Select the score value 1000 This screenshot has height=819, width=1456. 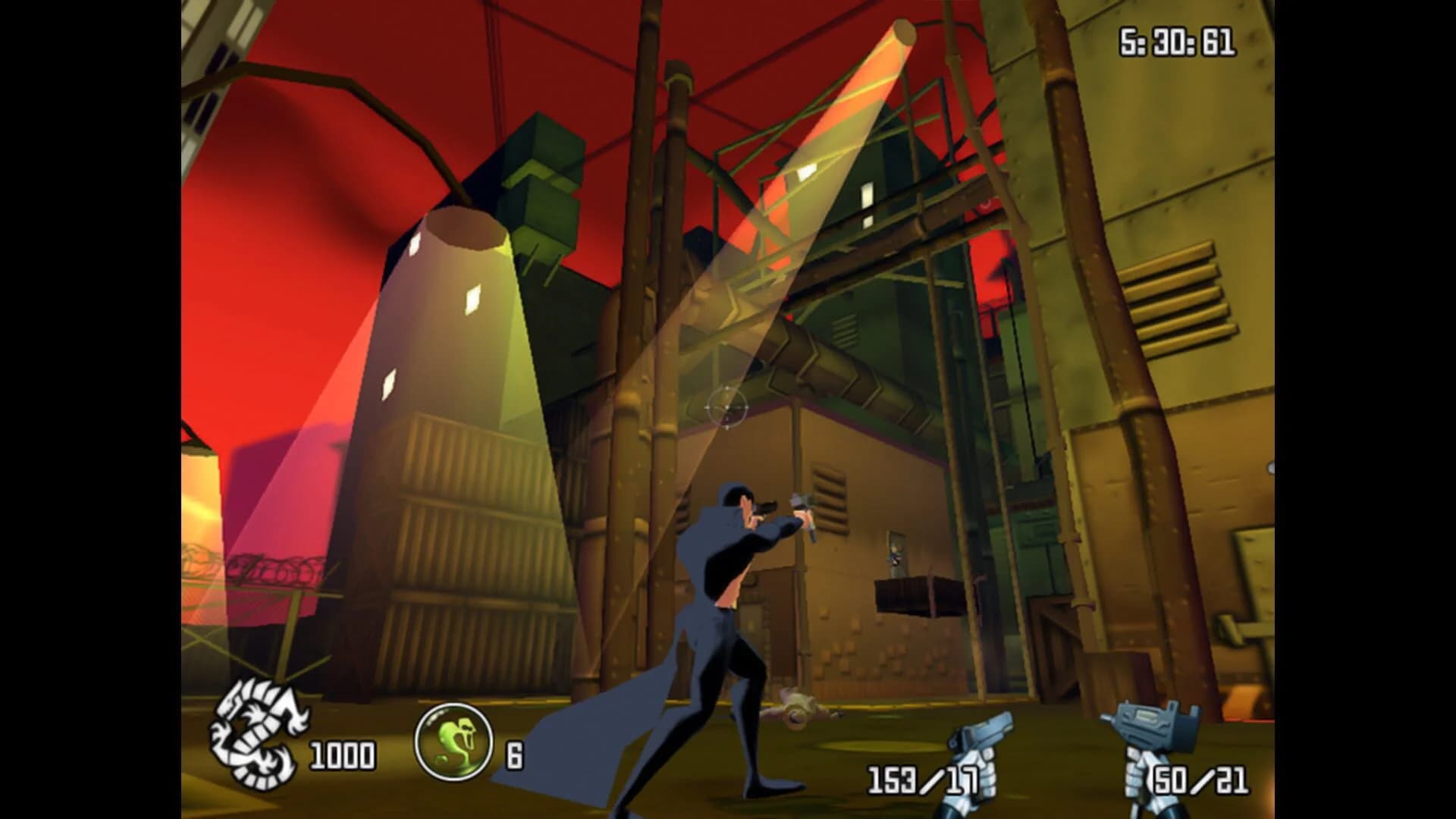tap(344, 755)
